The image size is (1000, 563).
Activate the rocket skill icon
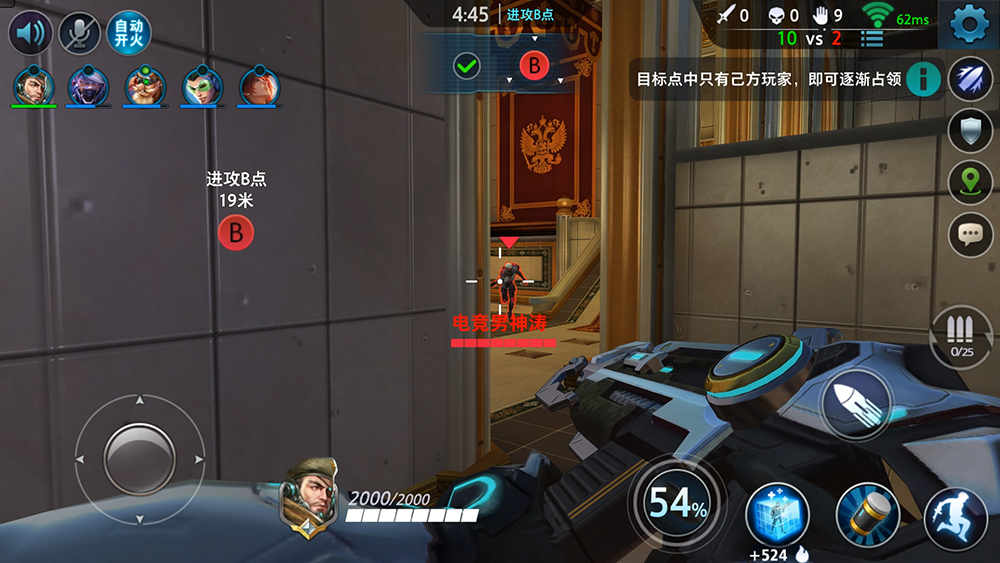(x=969, y=78)
